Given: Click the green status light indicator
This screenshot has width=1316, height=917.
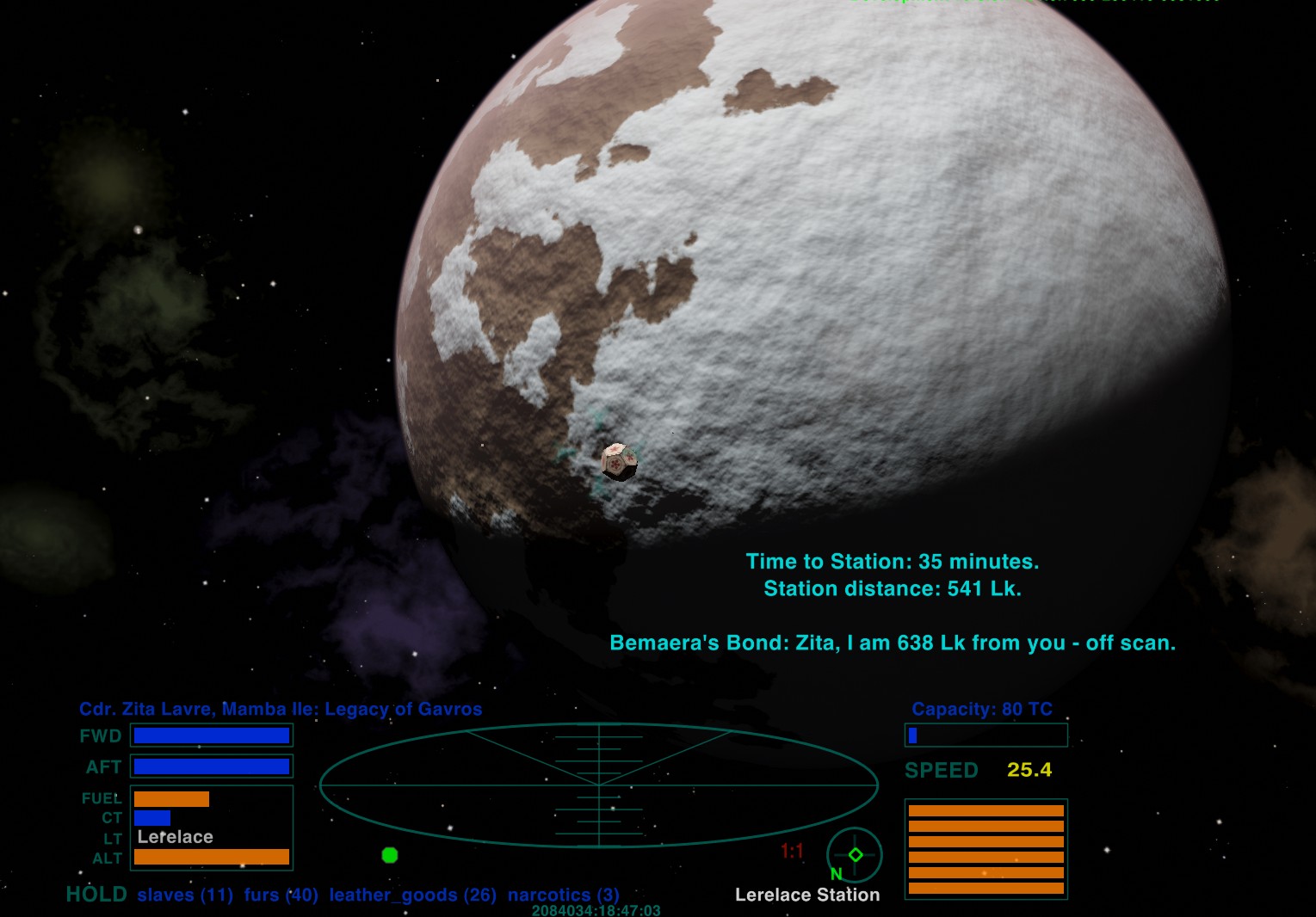Looking at the screenshot, I should (x=390, y=855).
